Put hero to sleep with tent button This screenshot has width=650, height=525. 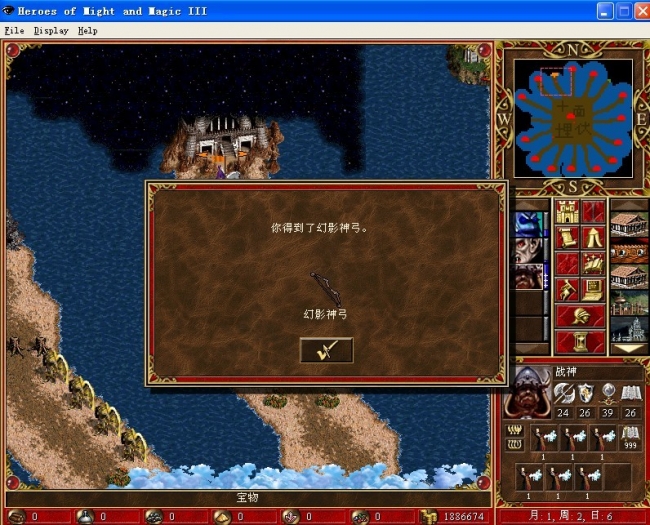[594, 238]
